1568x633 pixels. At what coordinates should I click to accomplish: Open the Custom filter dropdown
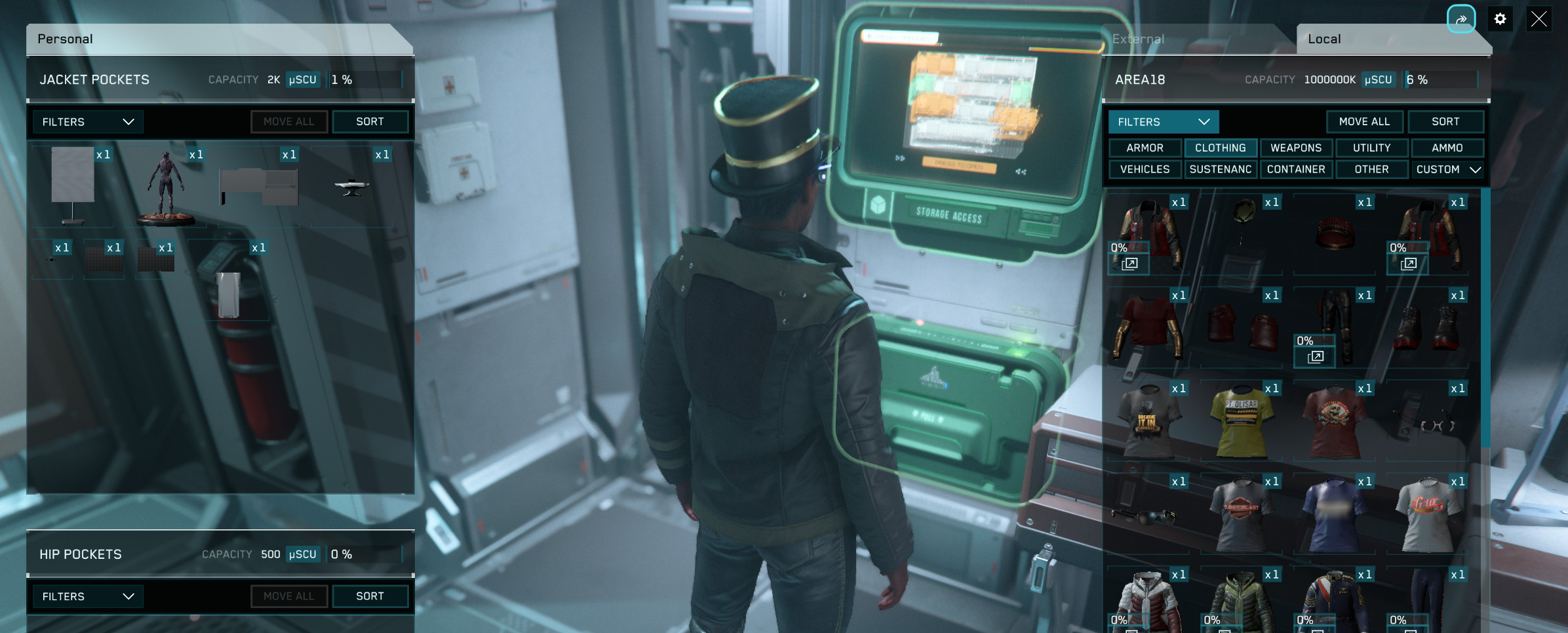[x=1447, y=169]
